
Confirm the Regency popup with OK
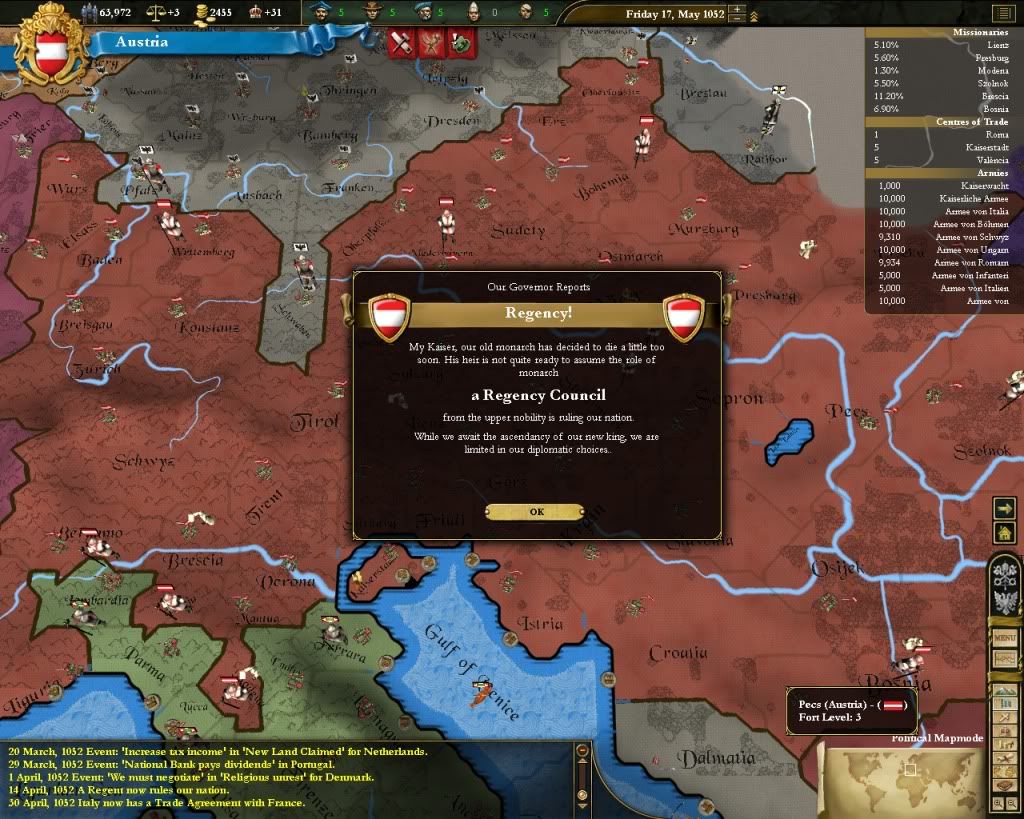coord(536,511)
